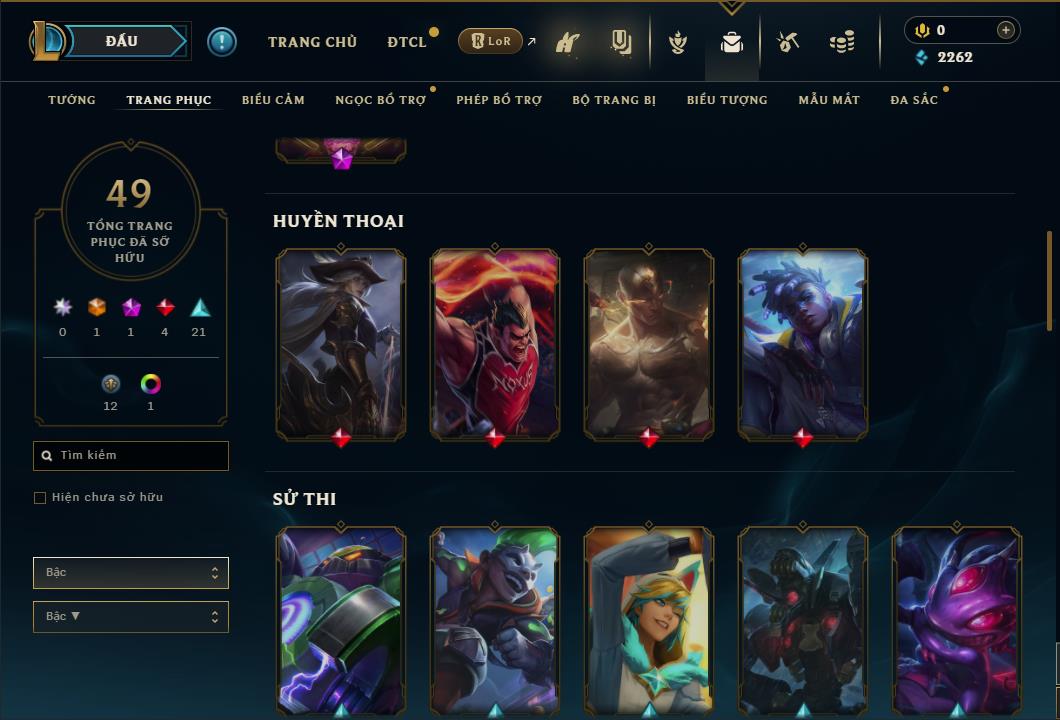Go to the BIỂU TƯỢNG tab
The image size is (1060, 720).
[x=727, y=100]
